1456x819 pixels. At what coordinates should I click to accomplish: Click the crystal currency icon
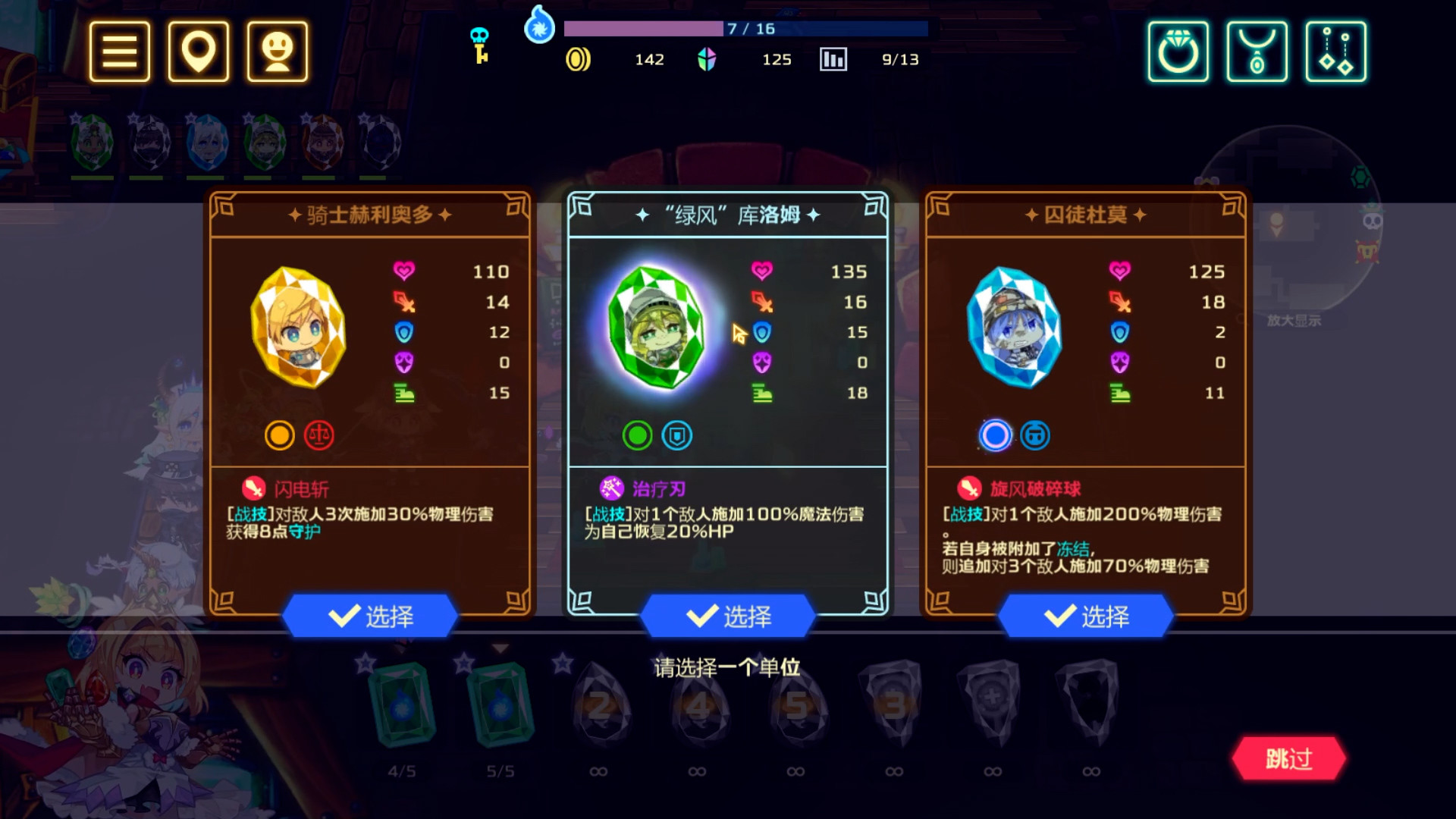pos(708,58)
